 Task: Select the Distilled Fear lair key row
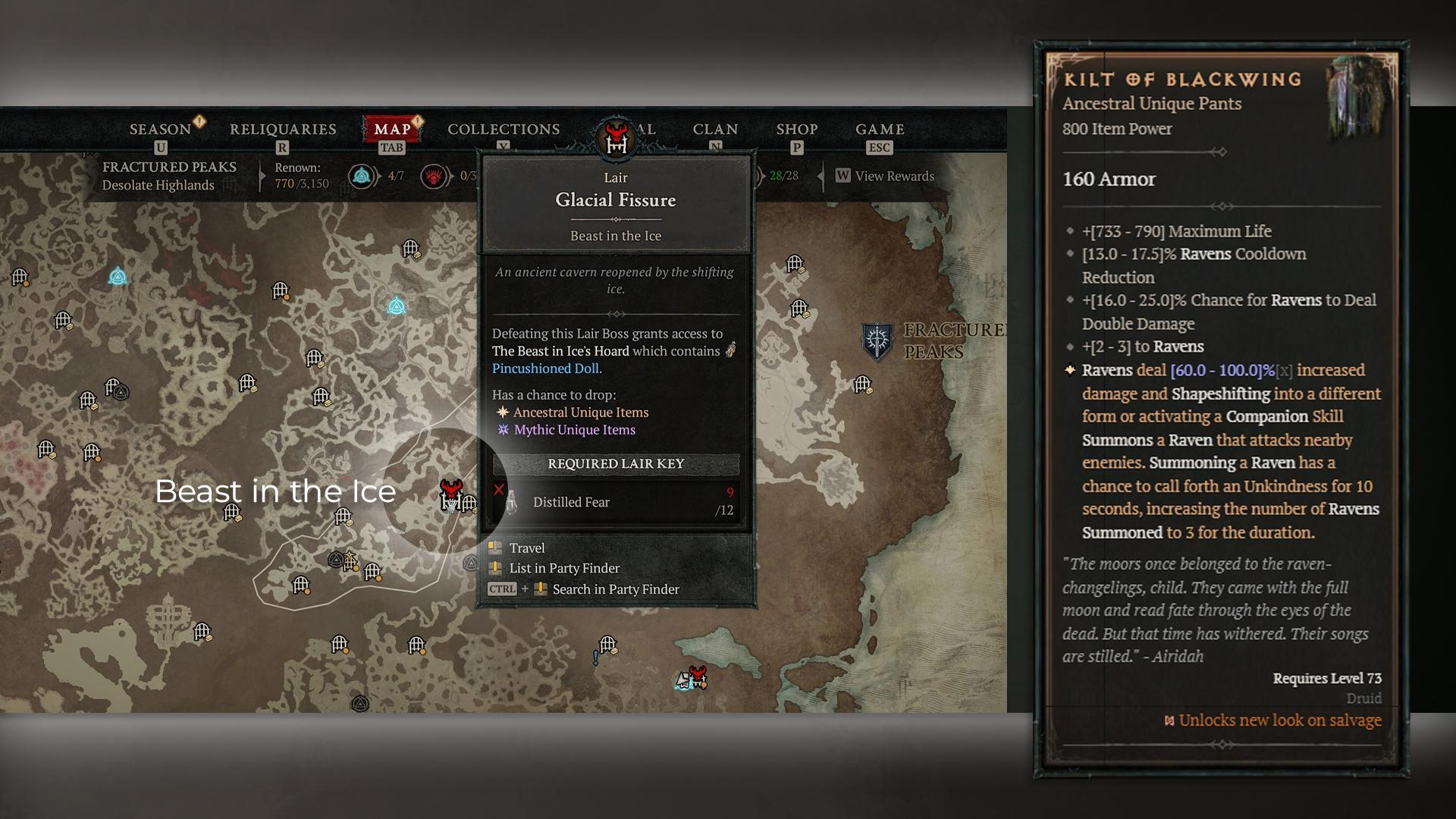point(616,501)
